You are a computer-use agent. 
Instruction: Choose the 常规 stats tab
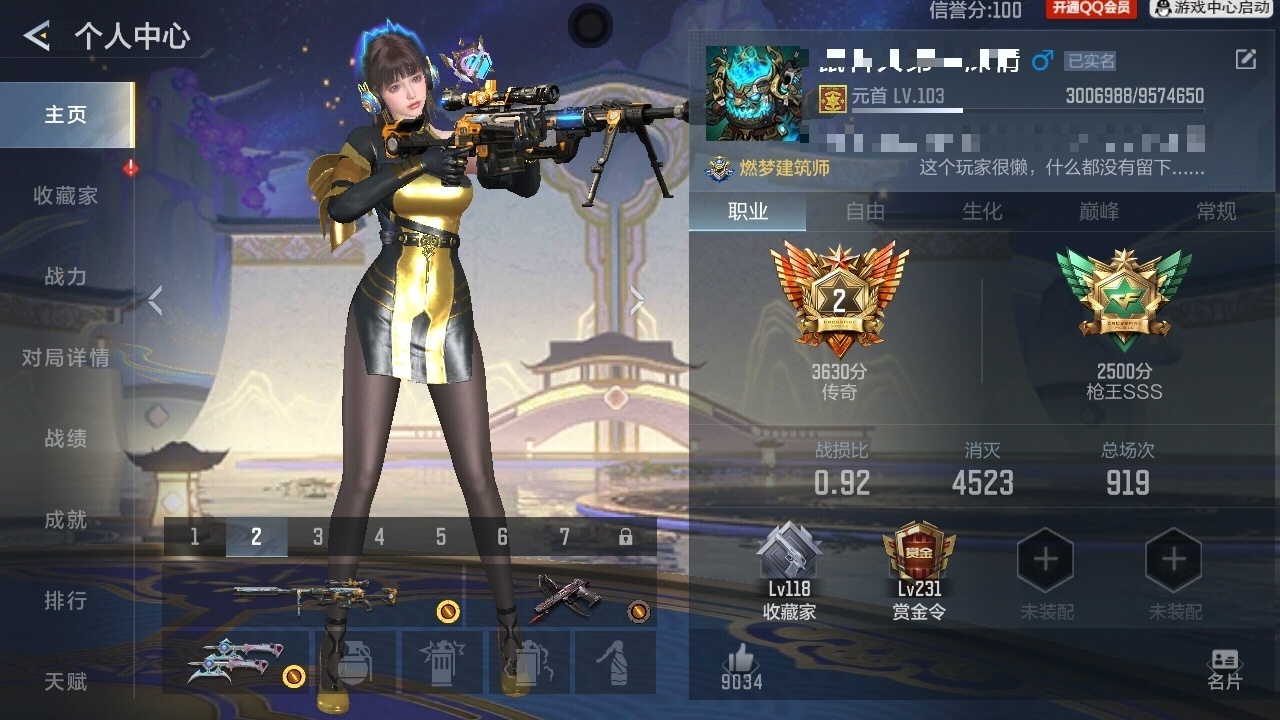[x=1216, y=212]
